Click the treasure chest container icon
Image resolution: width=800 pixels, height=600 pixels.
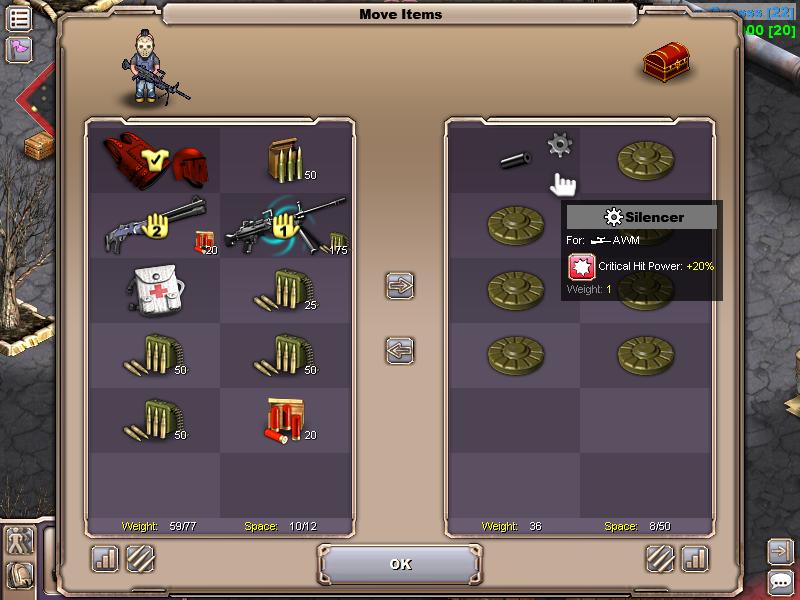click(x=666, y=62)
